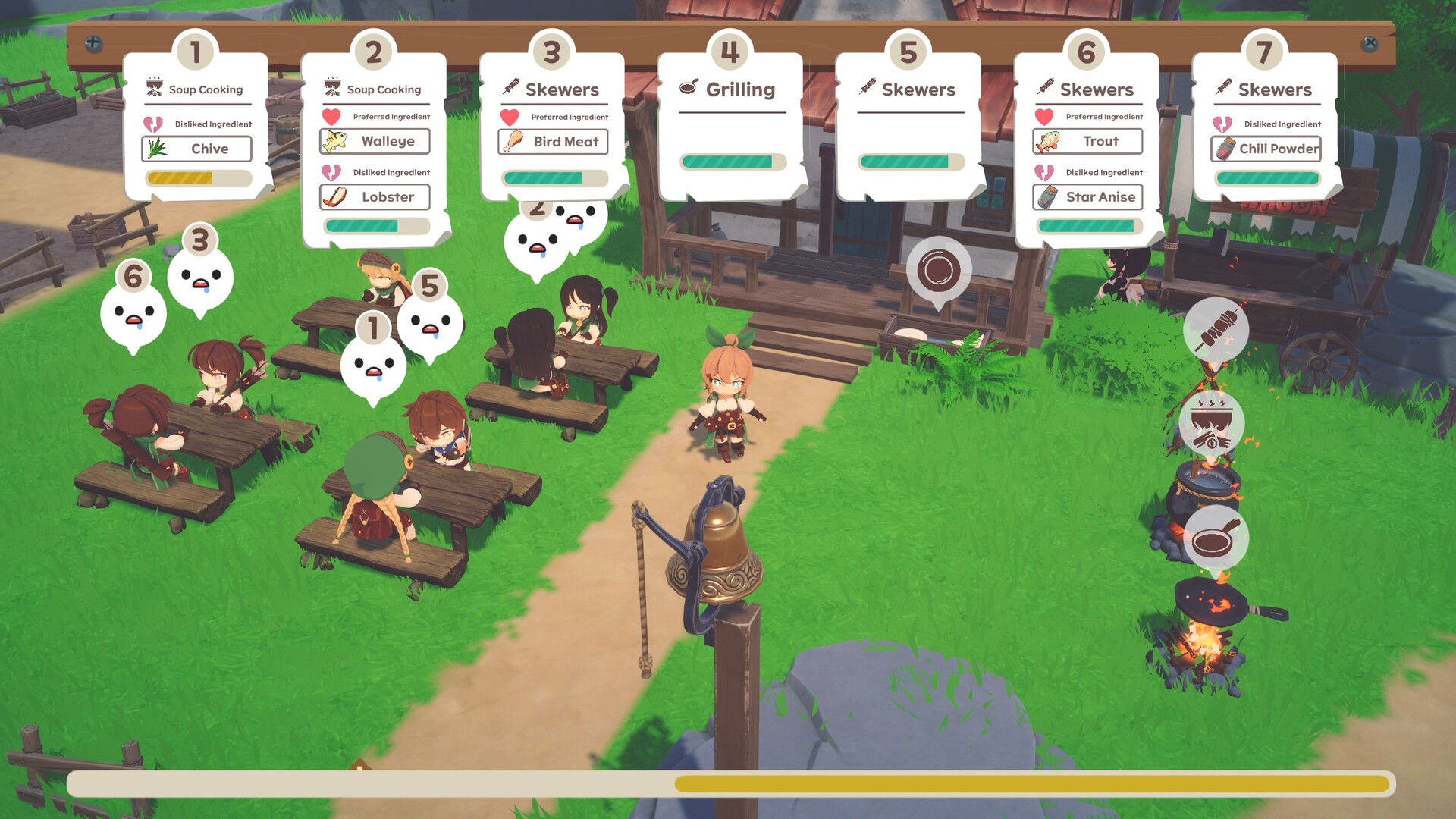Screen dimensions: 1456x819
Task: Click the Soup Cooking pot icon on order 1
Action: [154, 87]
